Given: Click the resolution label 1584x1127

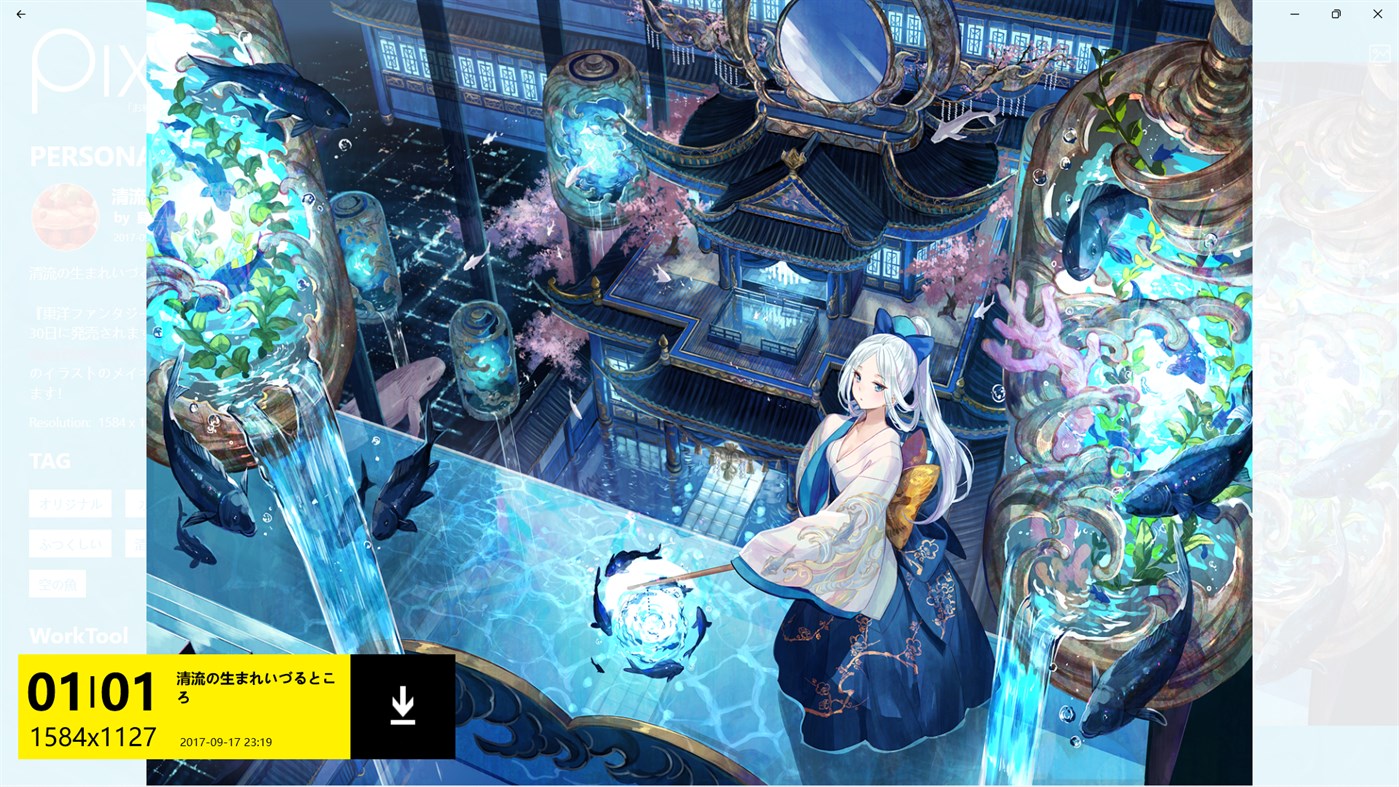Looking at the screenshot, I should coord(92,737).
